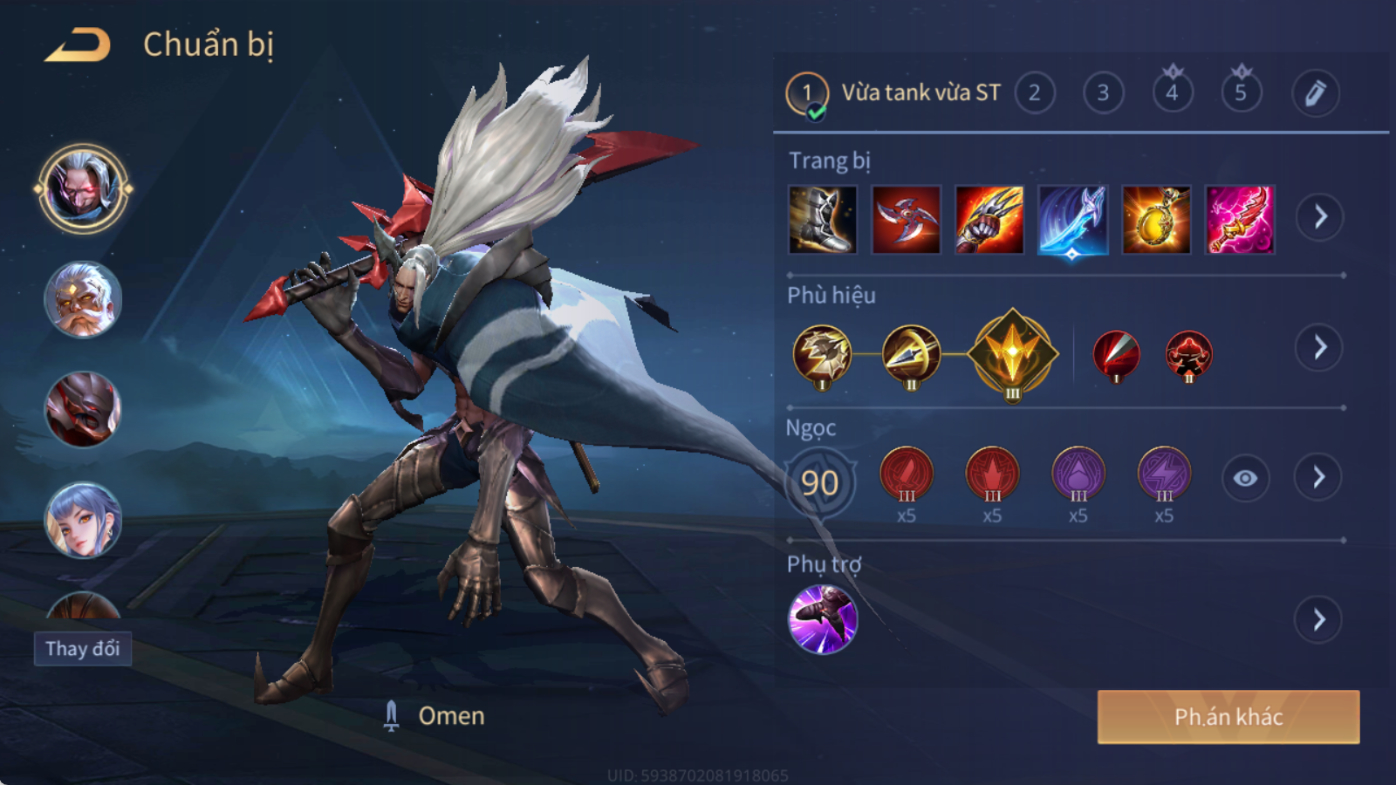This screenshot has width=1396, height=785.
Task: Select the flaming gauntlet equipment item
Action: [x=989, y=219]
